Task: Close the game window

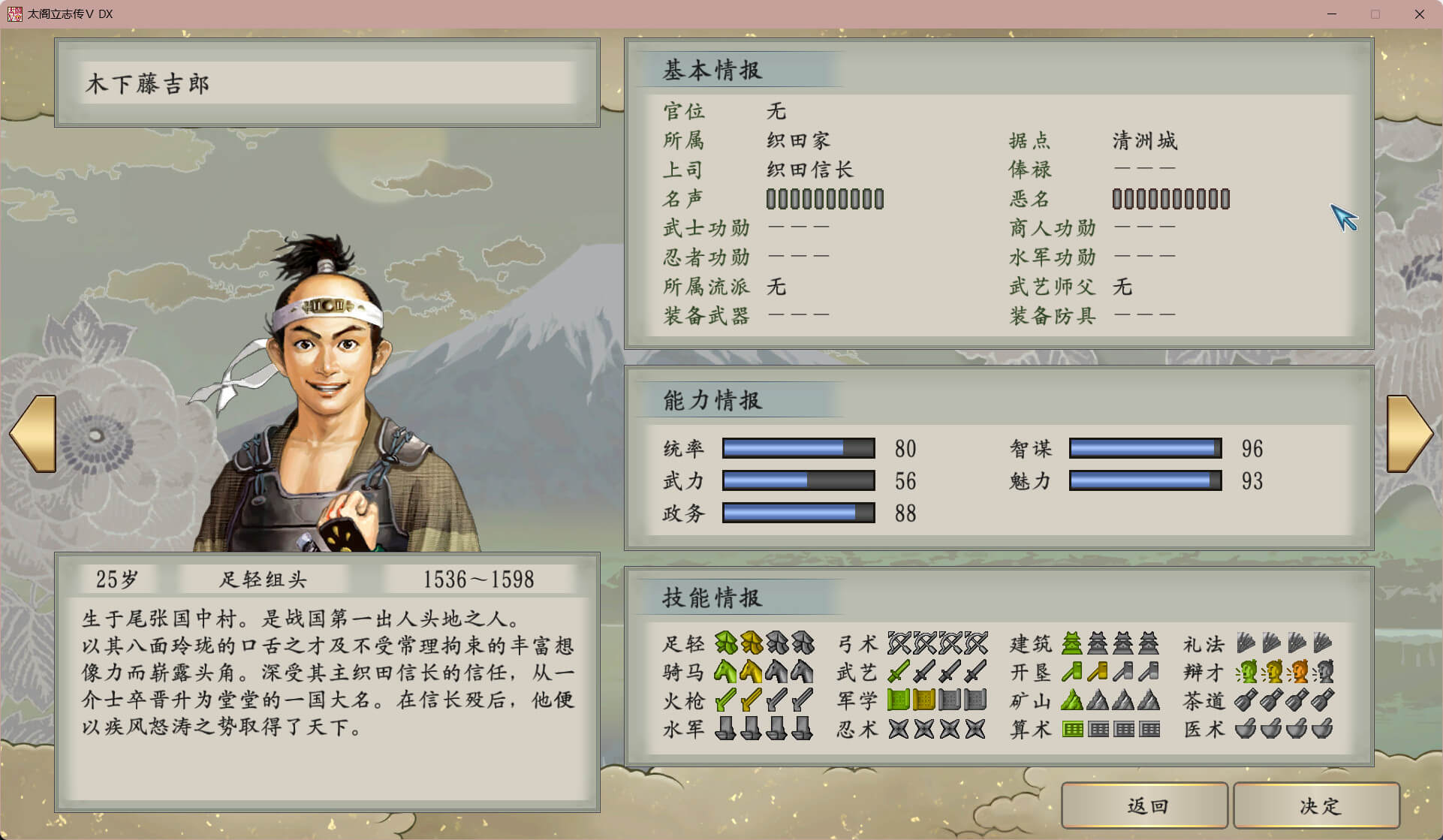Action: [1419, 14]
